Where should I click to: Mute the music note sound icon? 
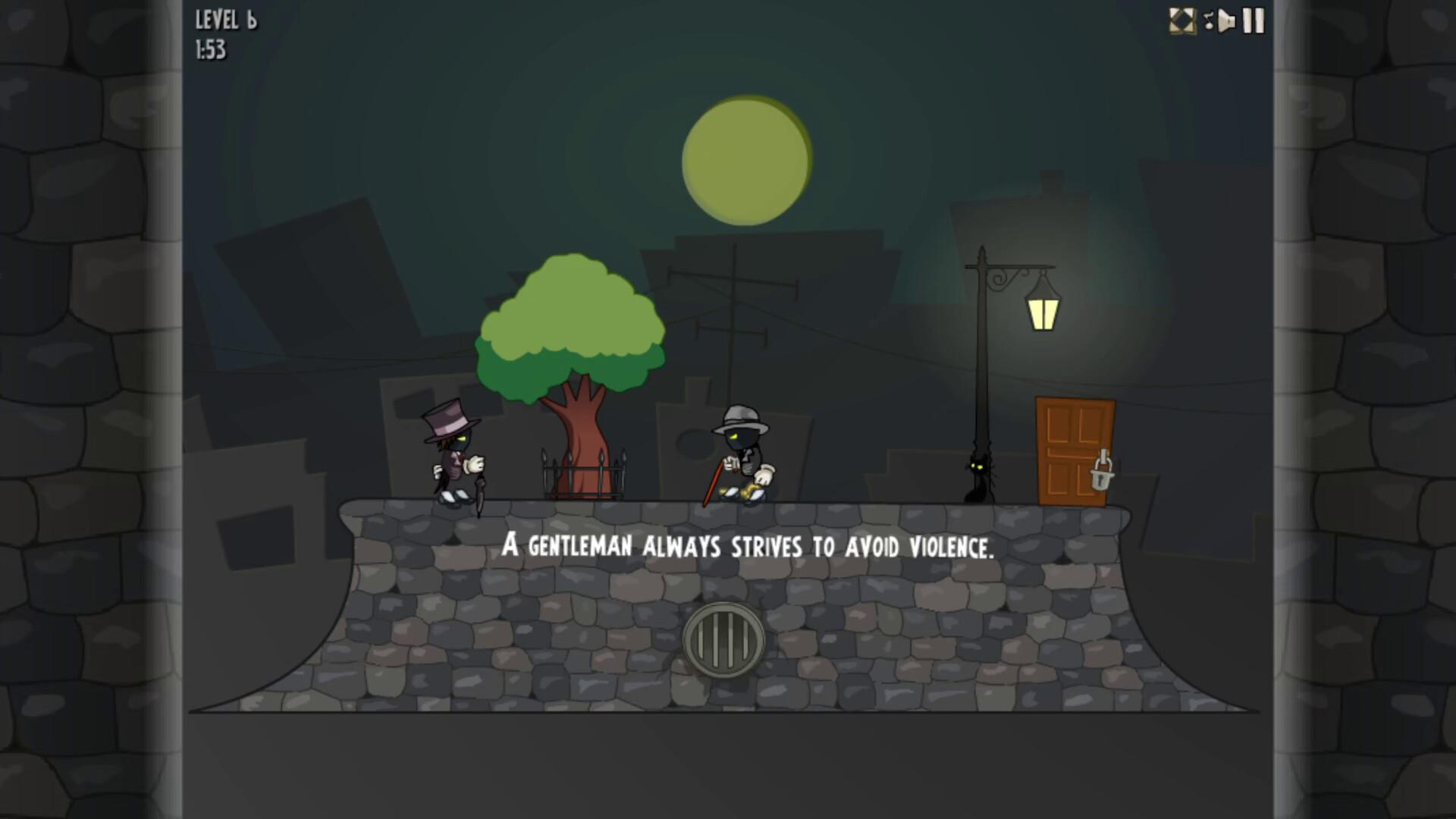pos(1209,20)
